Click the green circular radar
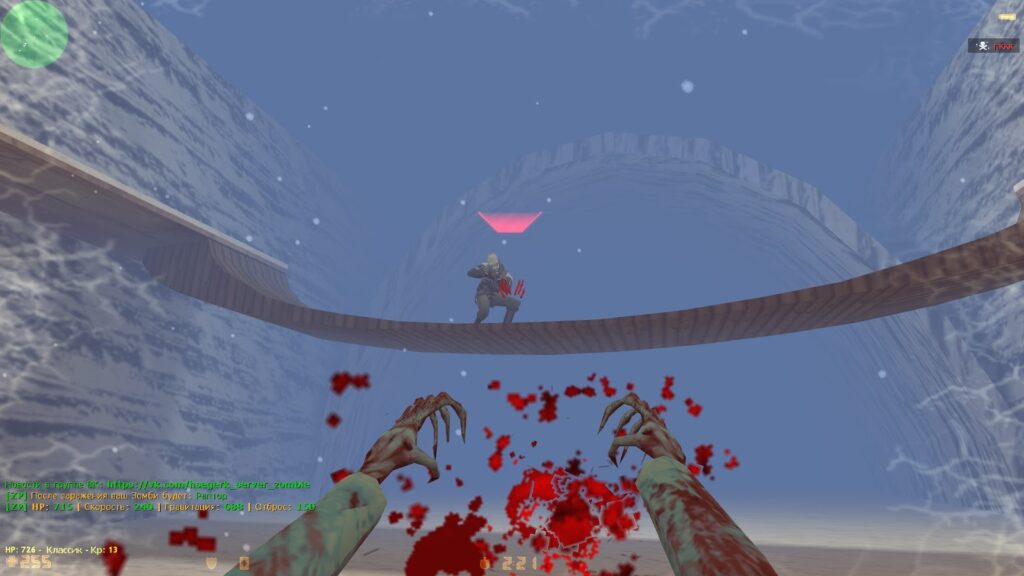 click(x=34, y=34)
